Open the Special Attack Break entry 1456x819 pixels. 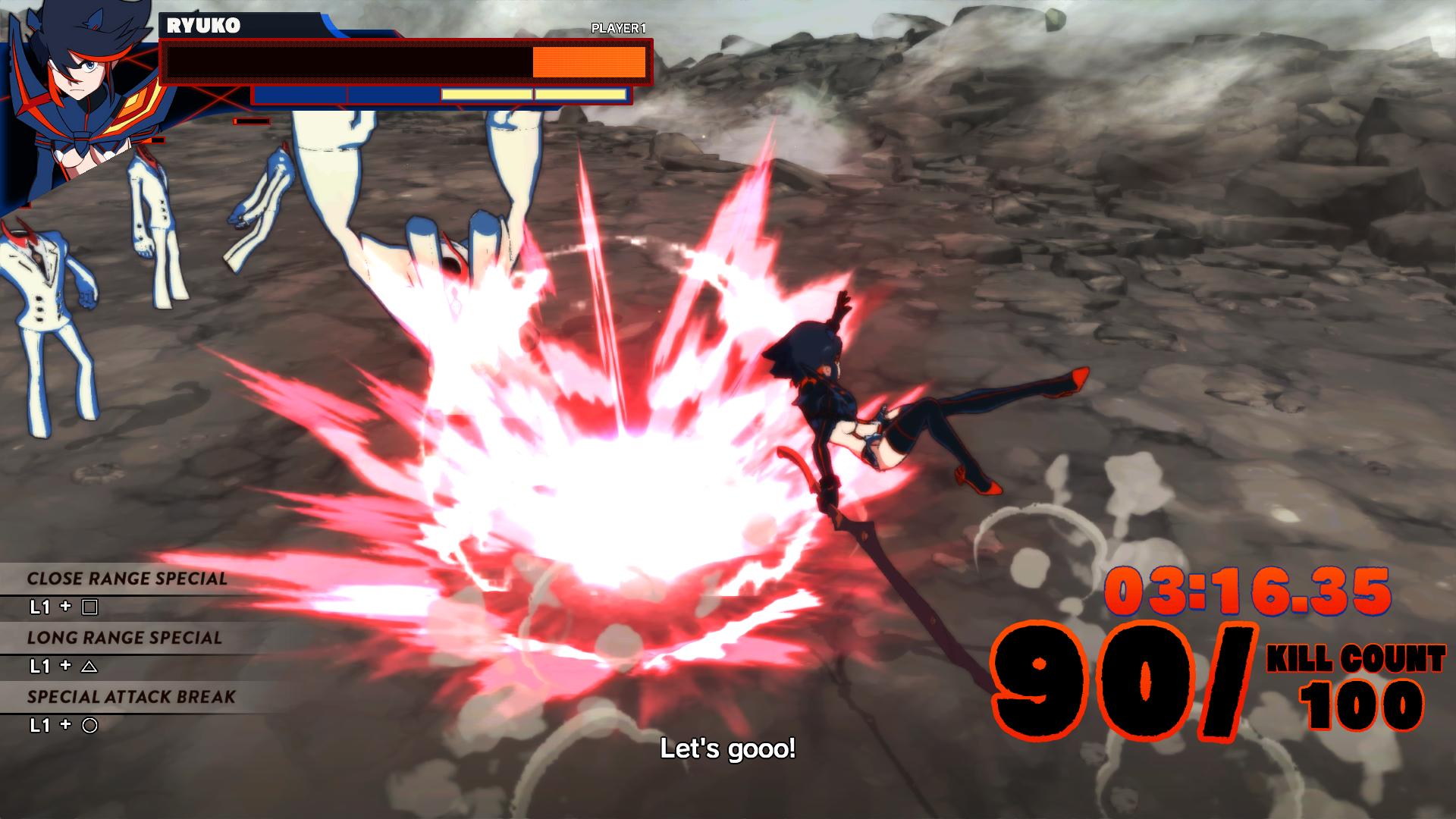pos(132,696)
